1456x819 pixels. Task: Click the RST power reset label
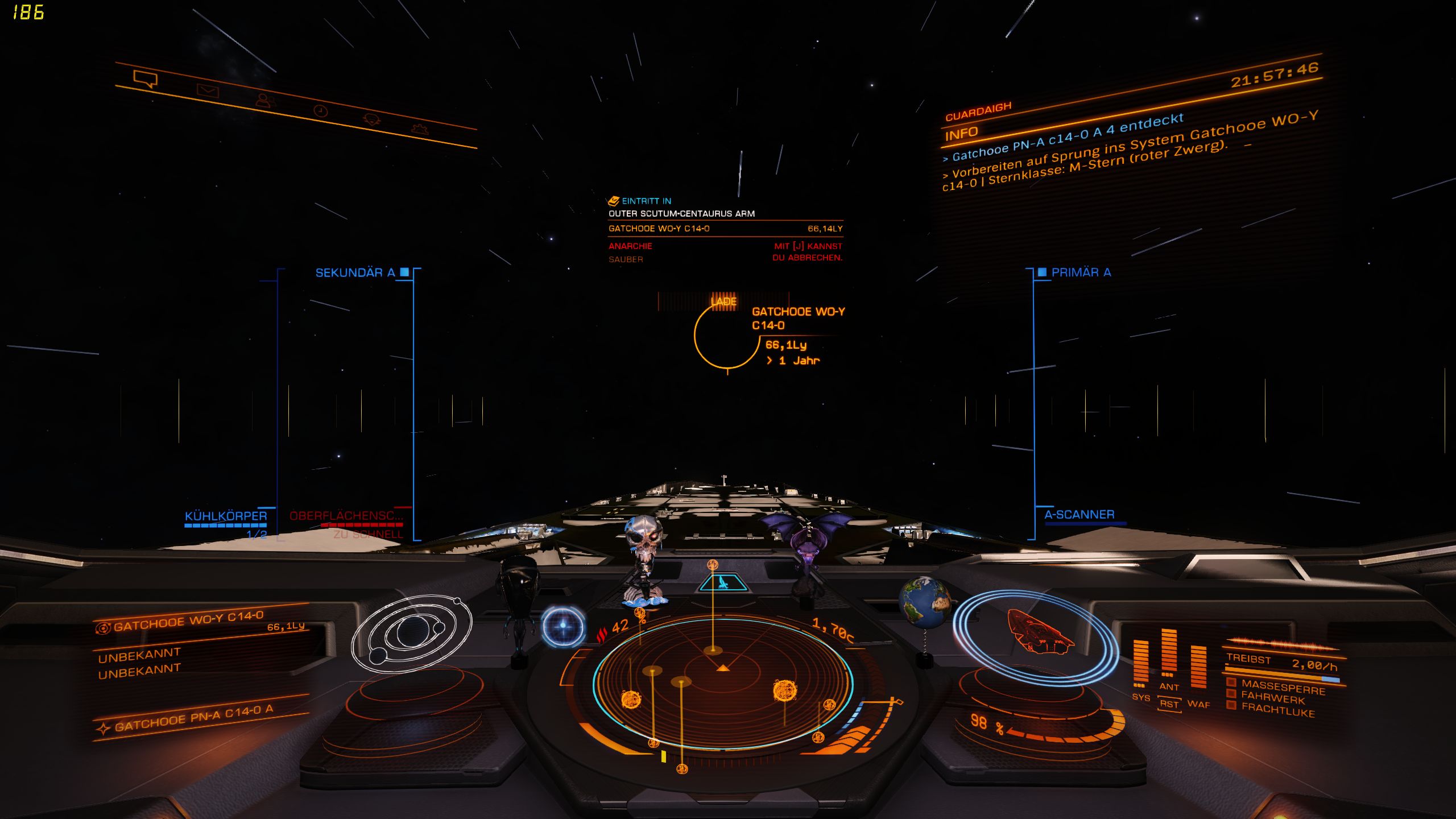pos(1169,704)
